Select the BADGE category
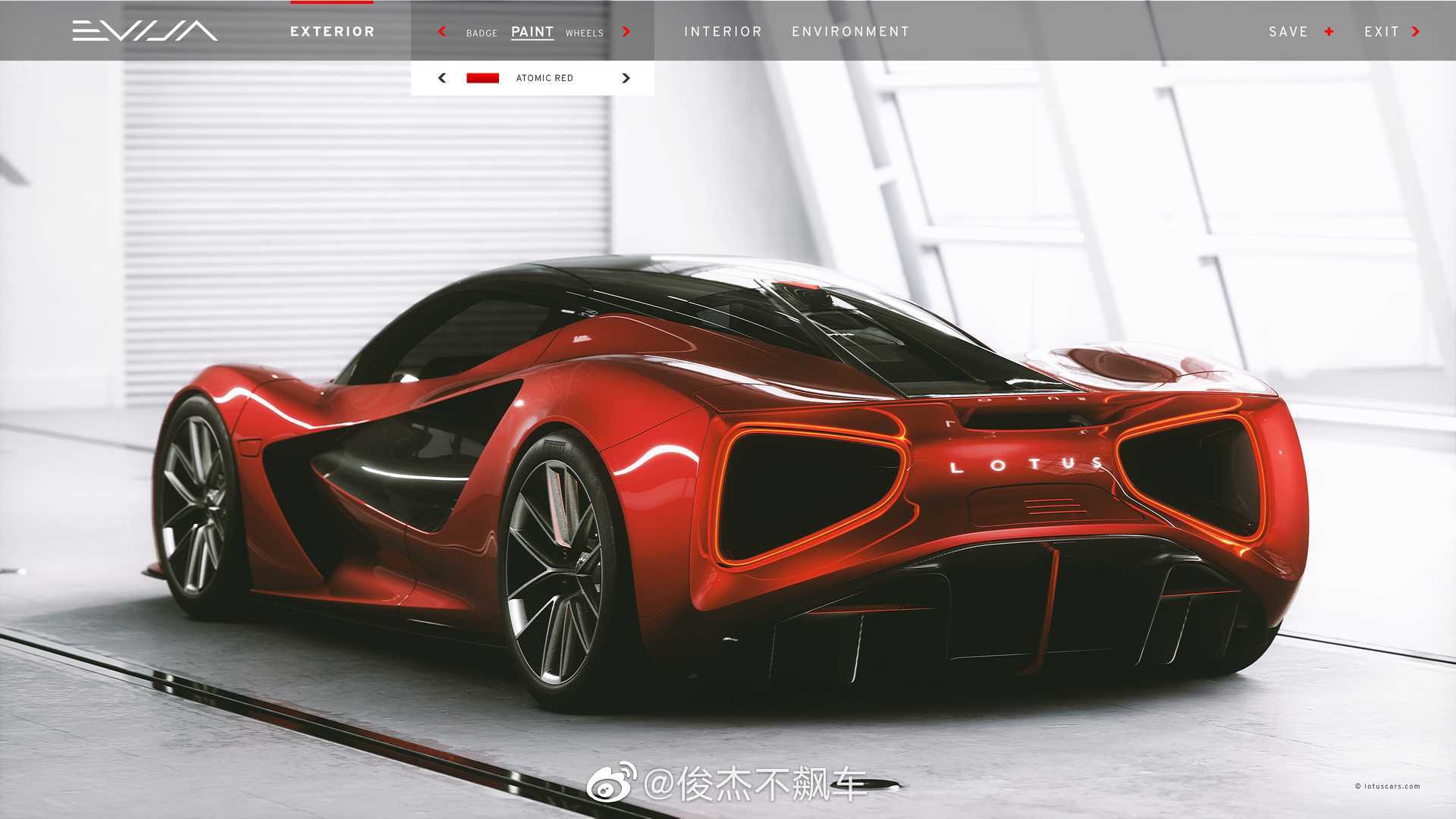Image resolution: width=1456 pixels, height=819 pixels. tap(481, 33)
